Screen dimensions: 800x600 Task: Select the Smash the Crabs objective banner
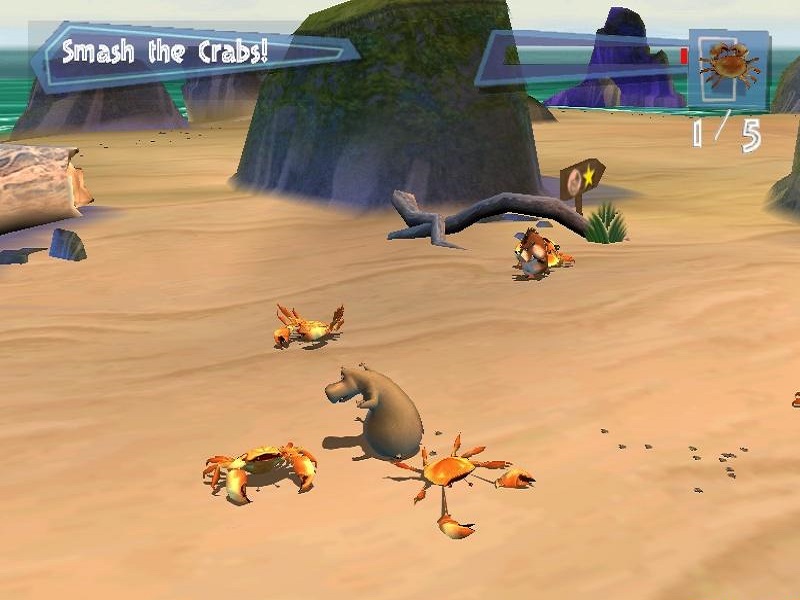click(190, 54)
